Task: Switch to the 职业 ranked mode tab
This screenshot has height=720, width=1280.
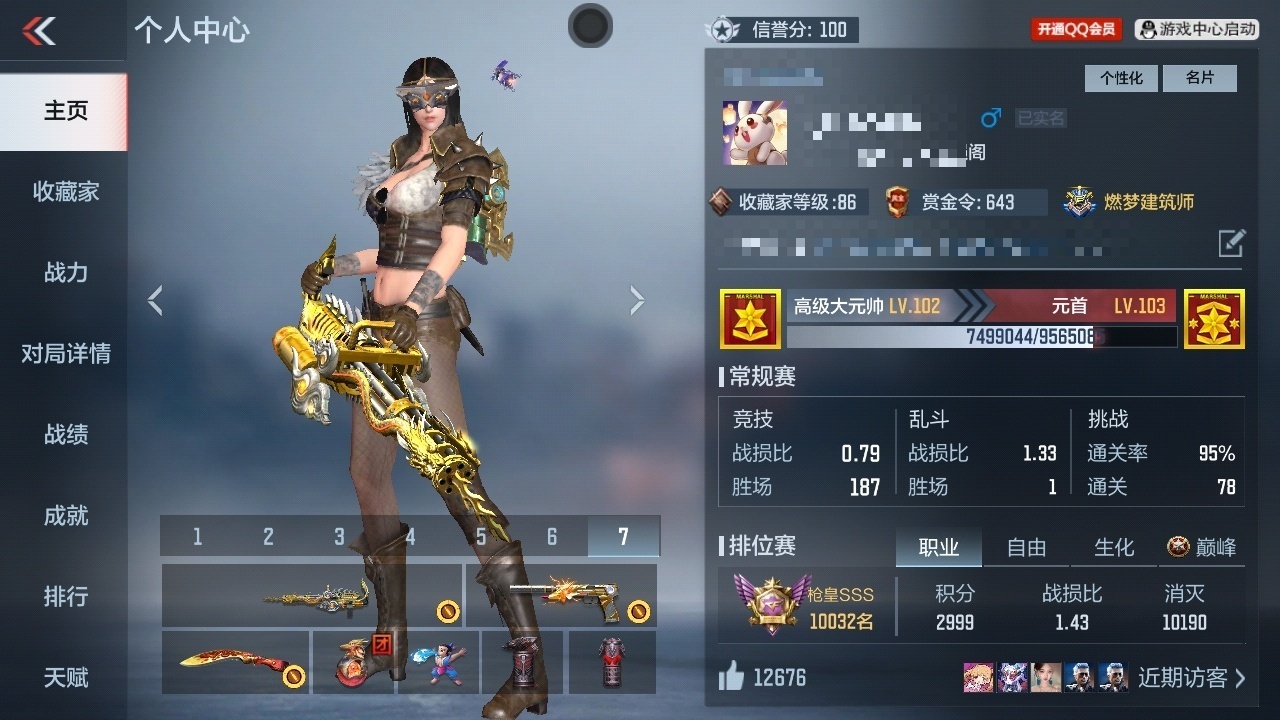Action: (x=938, y=547)
